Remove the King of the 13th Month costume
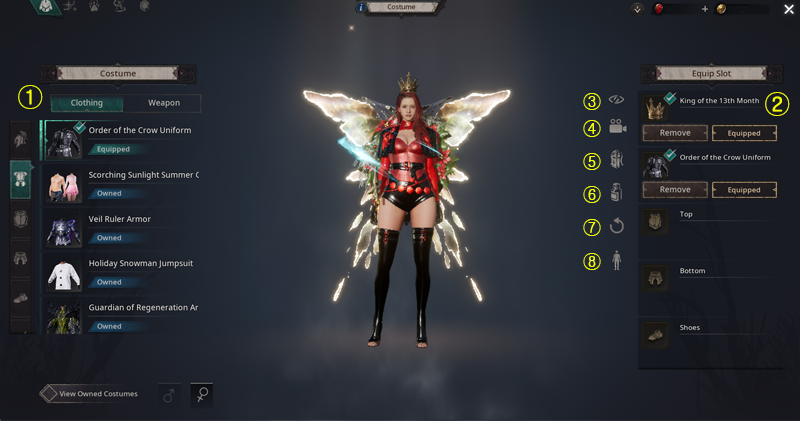Image resolution: width=800 pixels, height=421 pixels. (x=675, y=133)
